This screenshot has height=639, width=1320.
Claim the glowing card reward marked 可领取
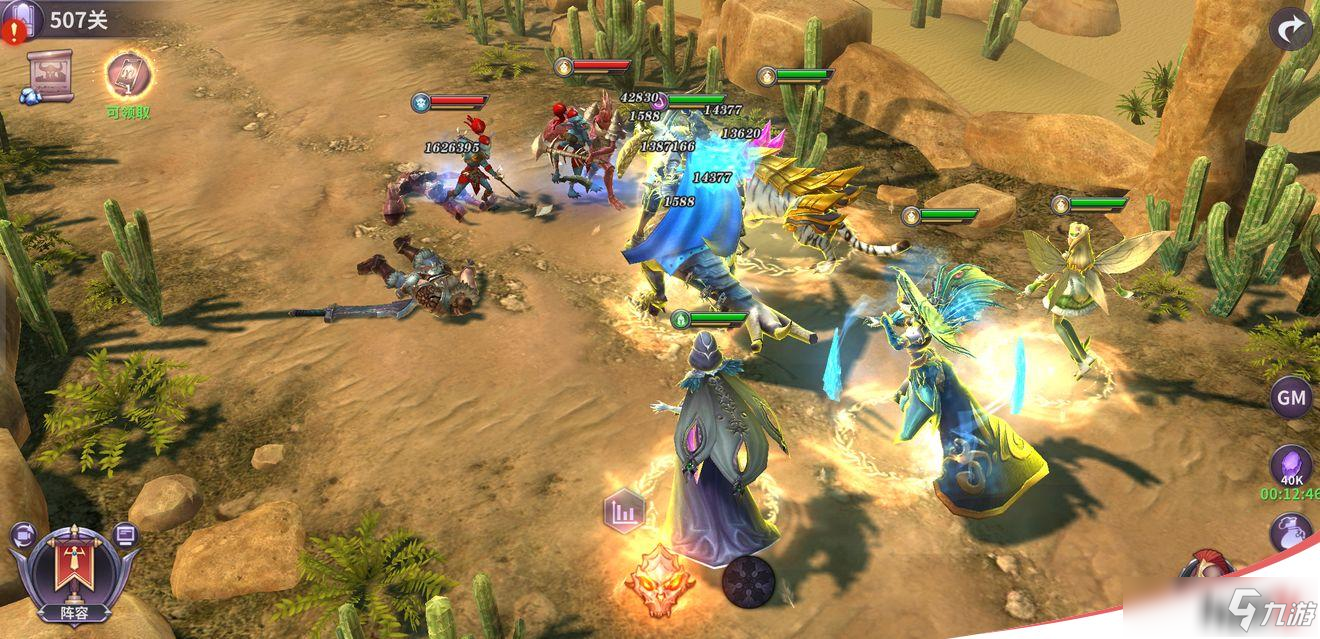[129, 76]
